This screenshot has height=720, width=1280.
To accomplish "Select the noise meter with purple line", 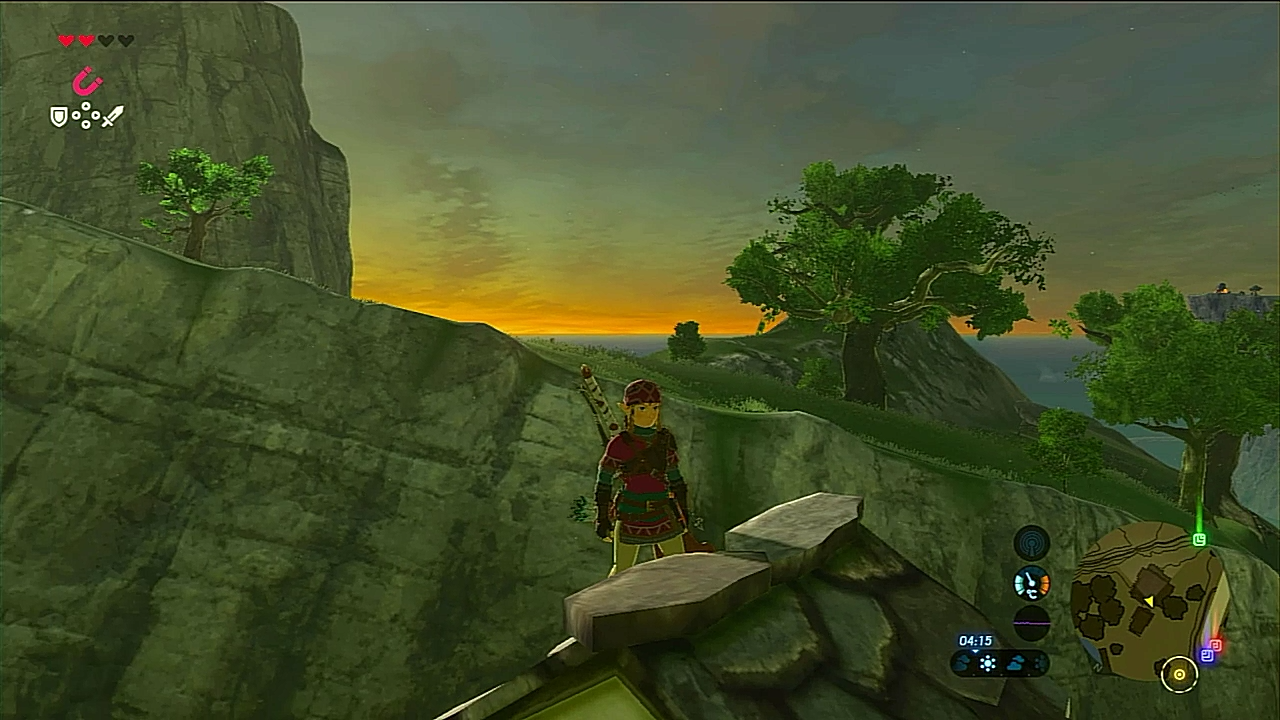I will [1032, 622].
